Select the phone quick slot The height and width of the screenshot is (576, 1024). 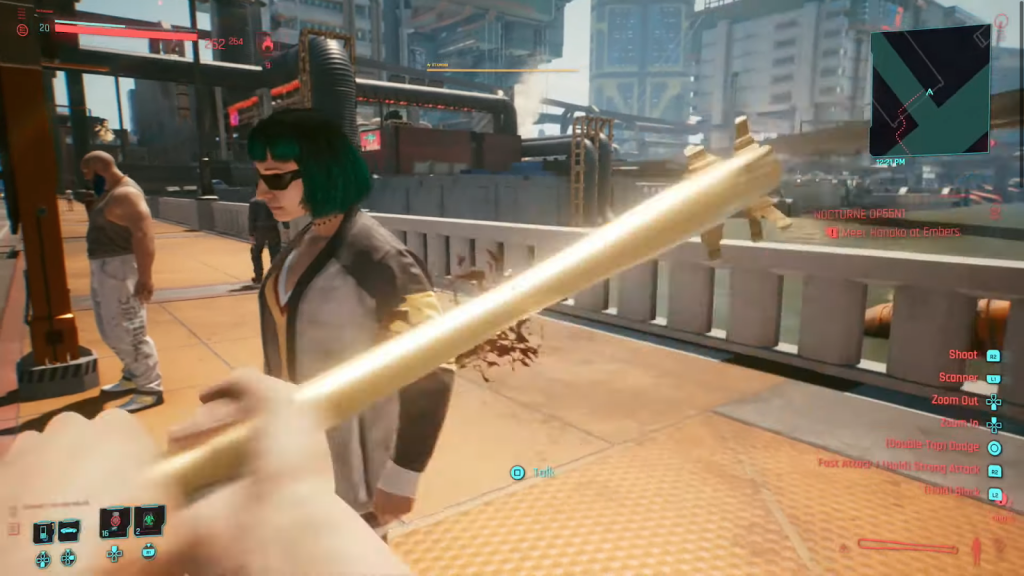[x=44, y=531]
